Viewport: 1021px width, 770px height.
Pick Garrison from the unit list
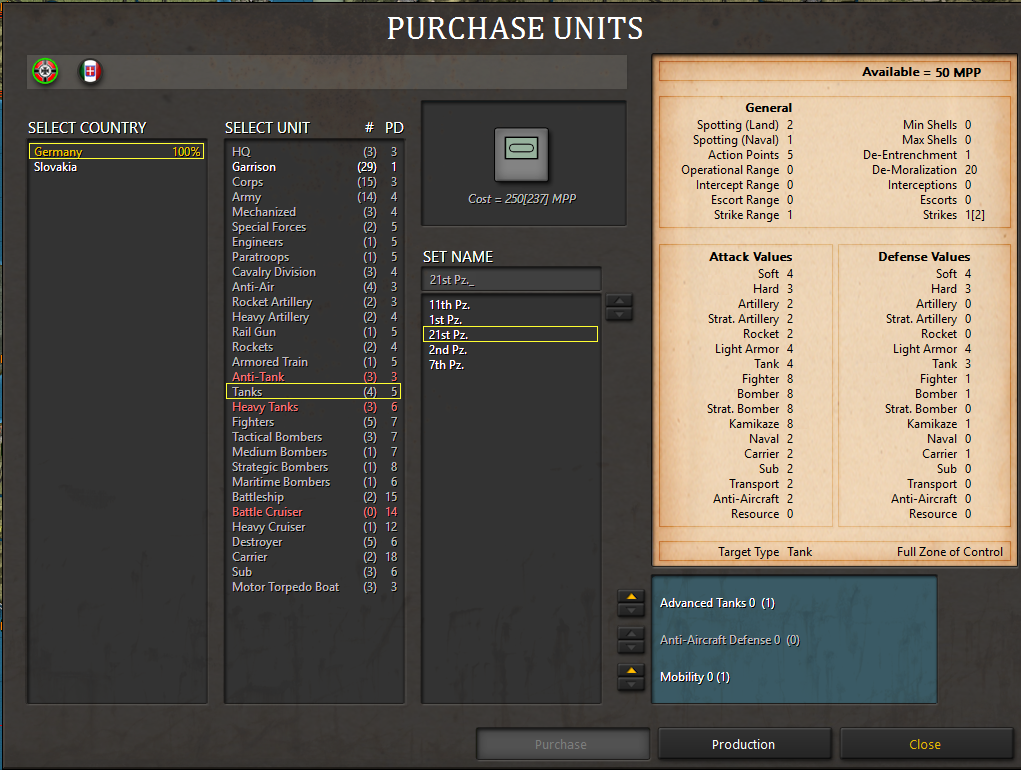coord(254,167)
